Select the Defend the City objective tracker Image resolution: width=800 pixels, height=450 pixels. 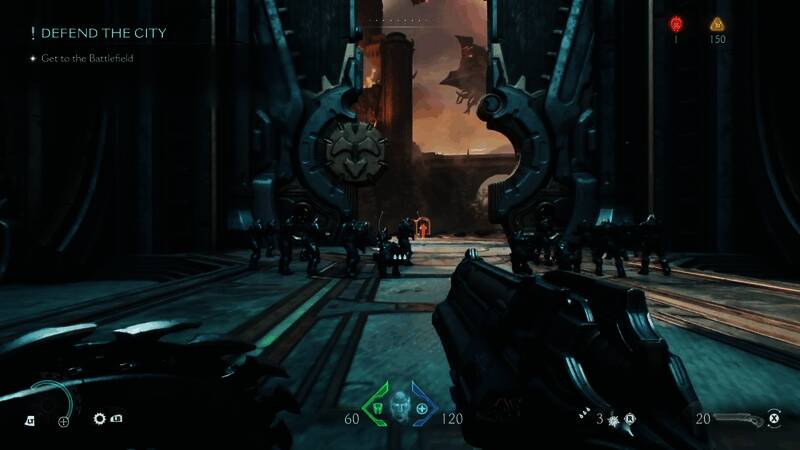pyautogui.click(x=96, y=33)
